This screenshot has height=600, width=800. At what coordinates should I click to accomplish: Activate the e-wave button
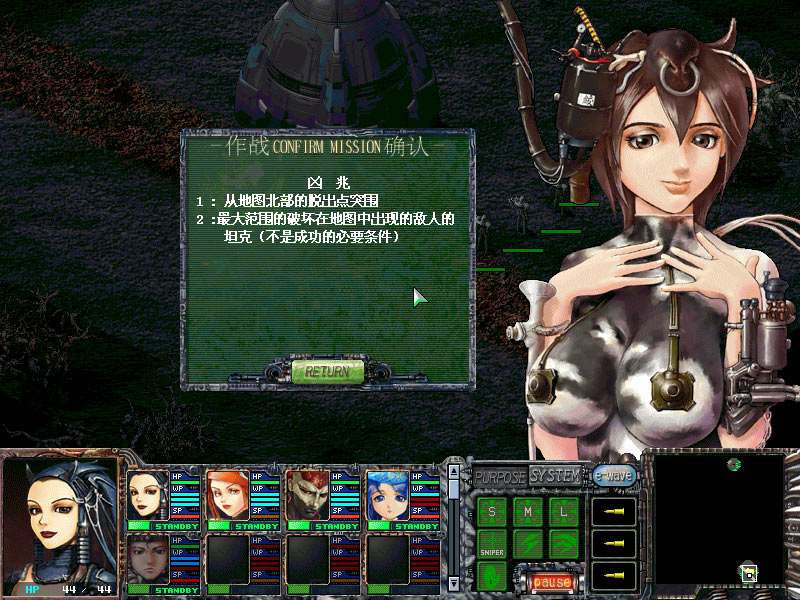pyautogui.click(x=613, y=476)
